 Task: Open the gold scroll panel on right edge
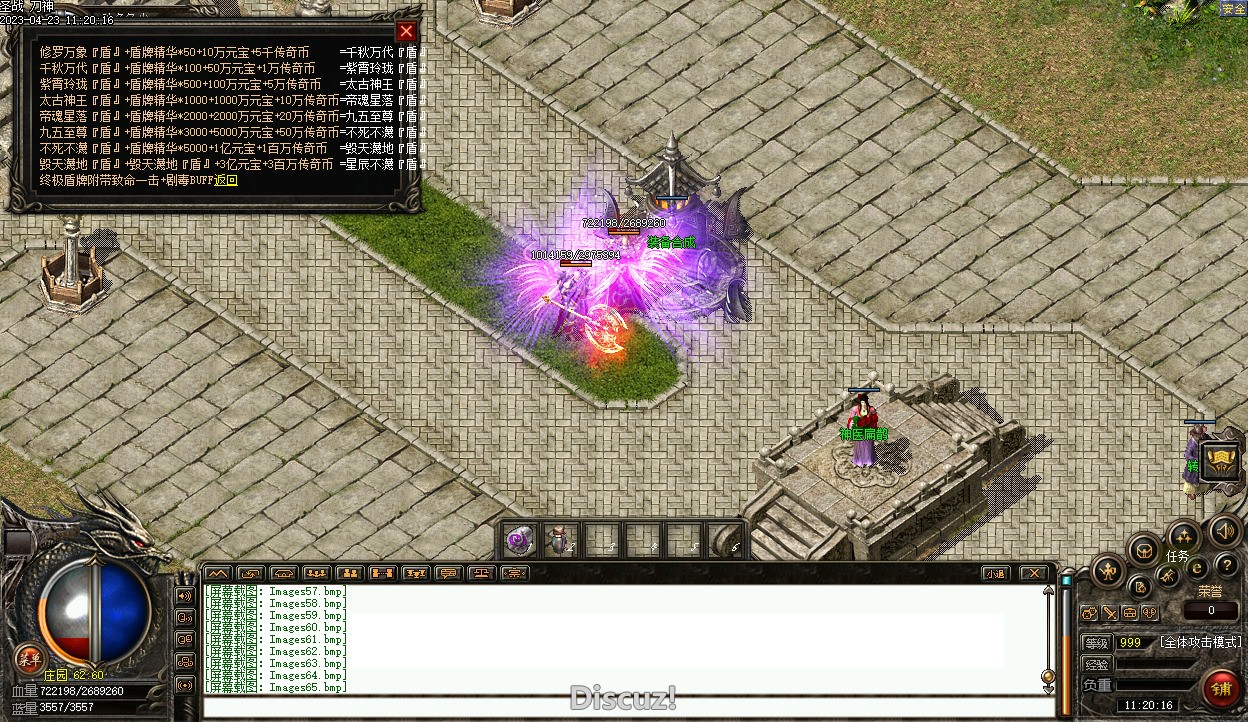coord(1221,461)
